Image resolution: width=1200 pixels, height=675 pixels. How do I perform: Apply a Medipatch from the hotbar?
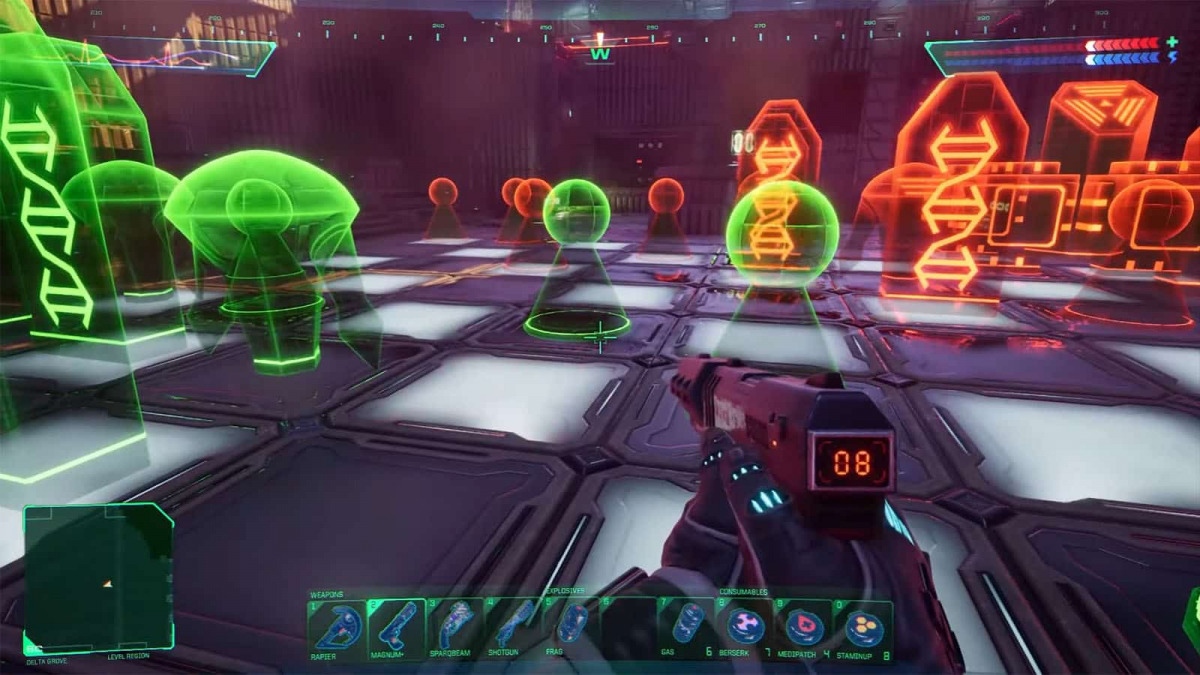click(x=804, y=626)
